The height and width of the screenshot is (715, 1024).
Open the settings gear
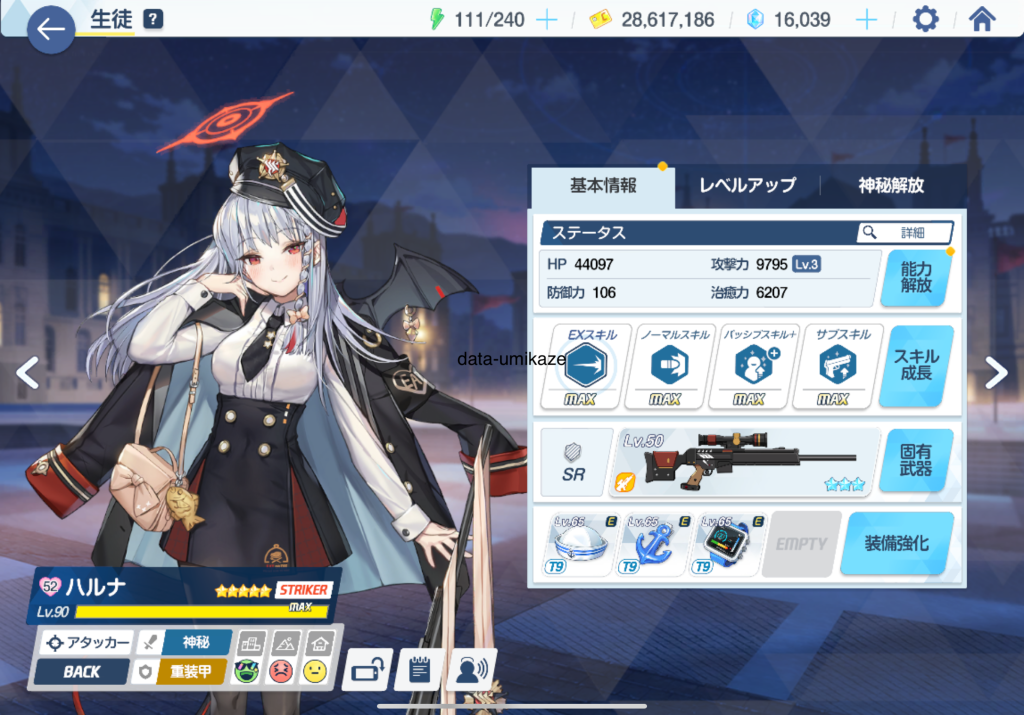click(x=926, y=20)
